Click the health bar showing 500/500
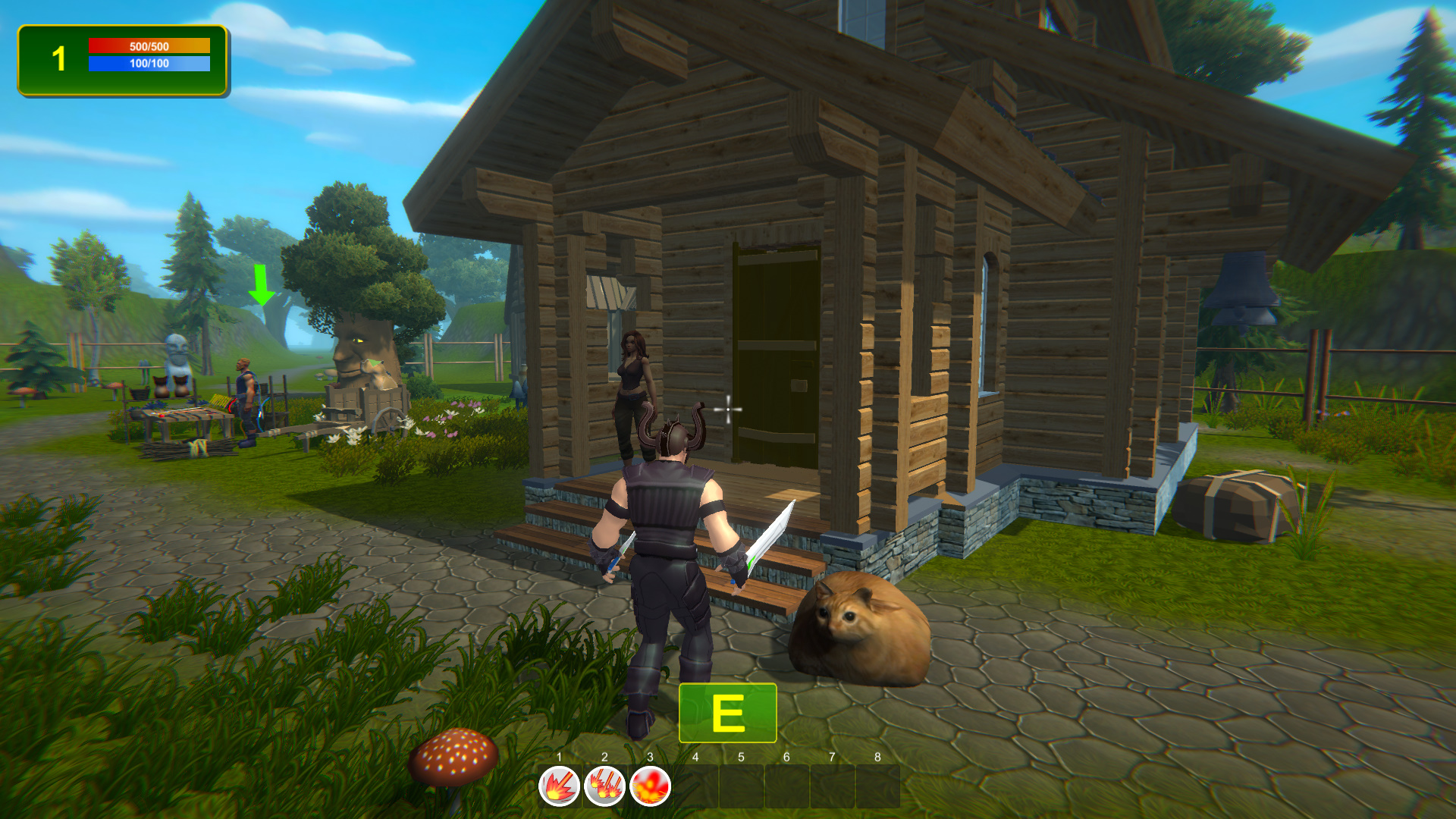 148,45
